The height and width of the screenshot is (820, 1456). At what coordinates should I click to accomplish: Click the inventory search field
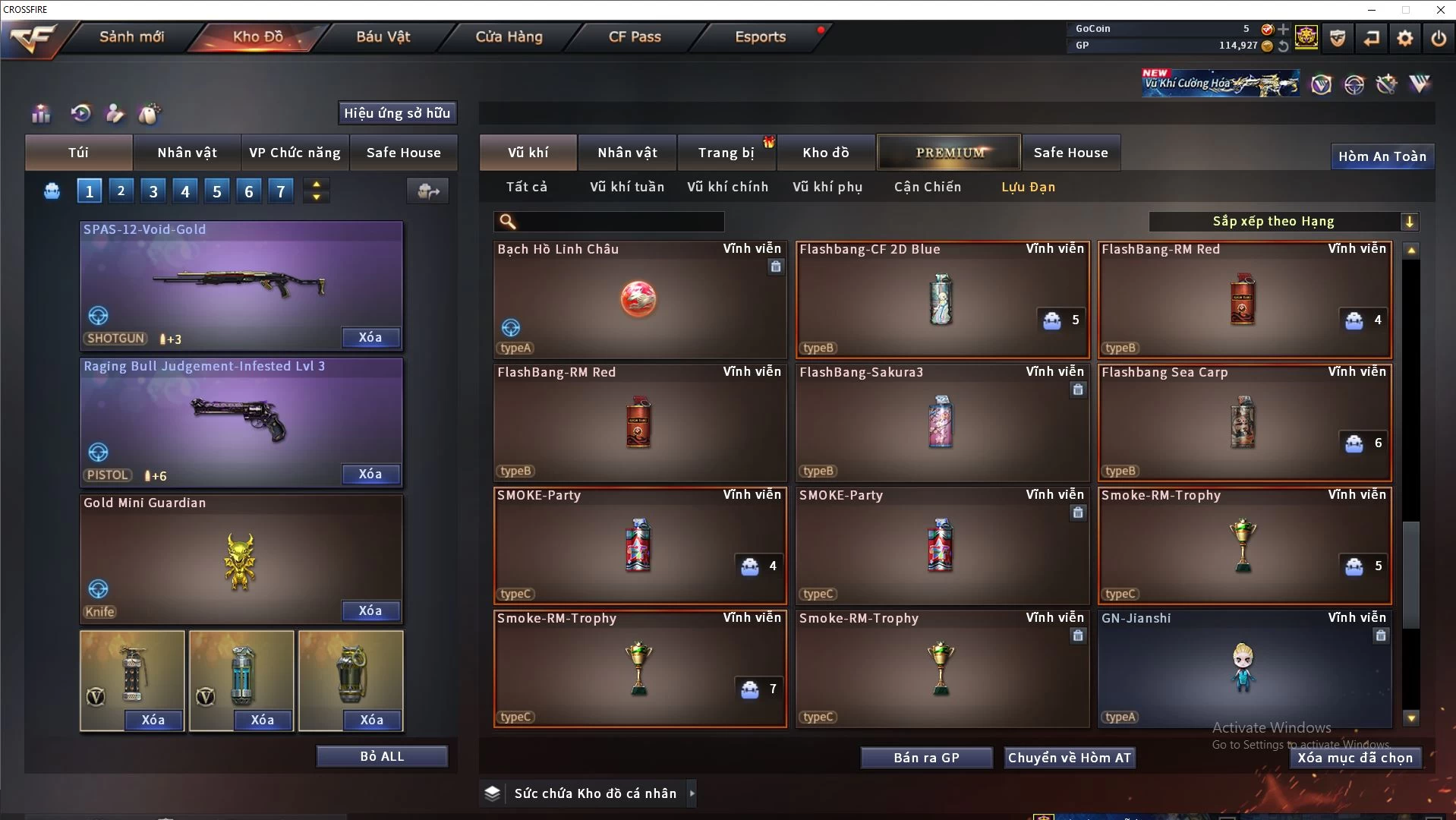[619, 222]
